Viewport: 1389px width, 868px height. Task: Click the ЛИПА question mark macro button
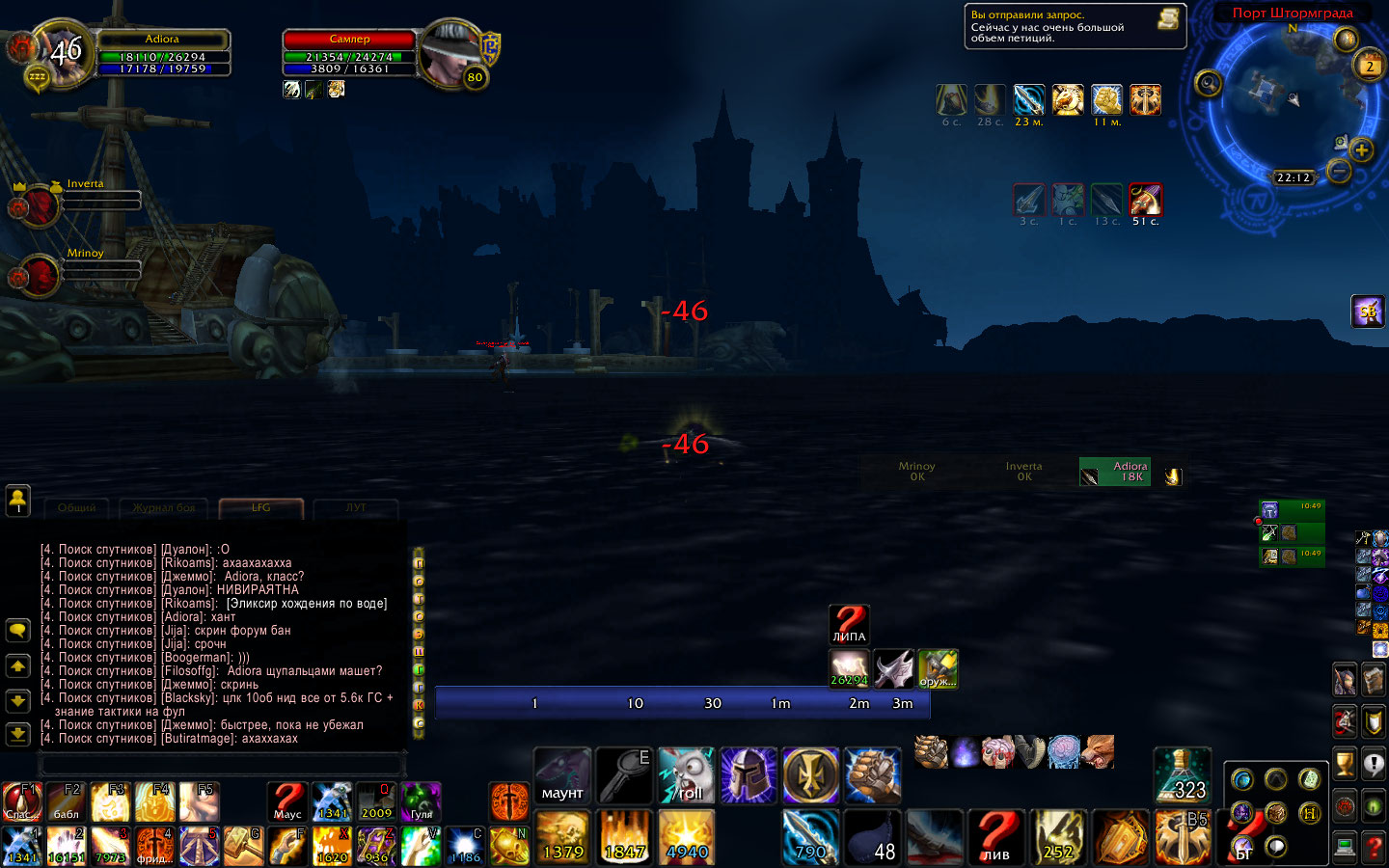(850, 624)
